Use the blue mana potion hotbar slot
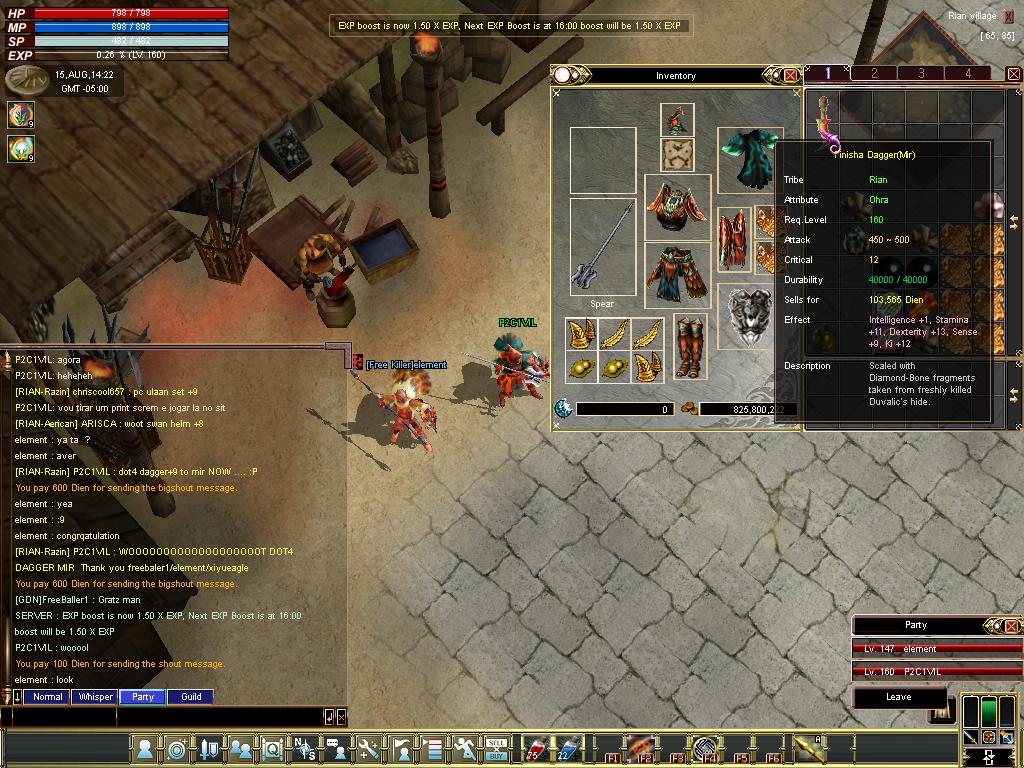This screenshot has height=768, width=1024. [x=568, y=748]
